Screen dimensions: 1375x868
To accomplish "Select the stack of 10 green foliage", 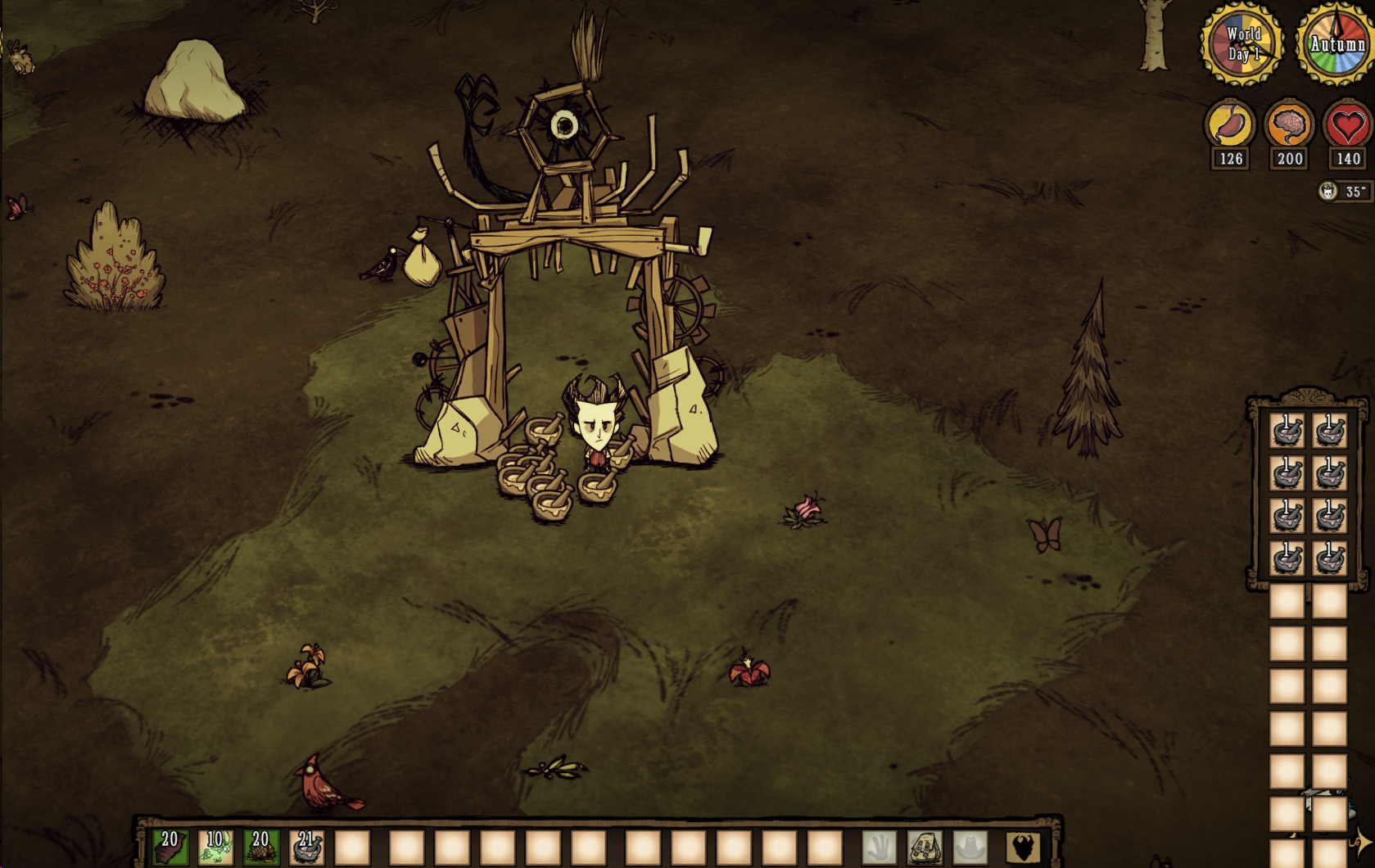I will click(215, 848).
